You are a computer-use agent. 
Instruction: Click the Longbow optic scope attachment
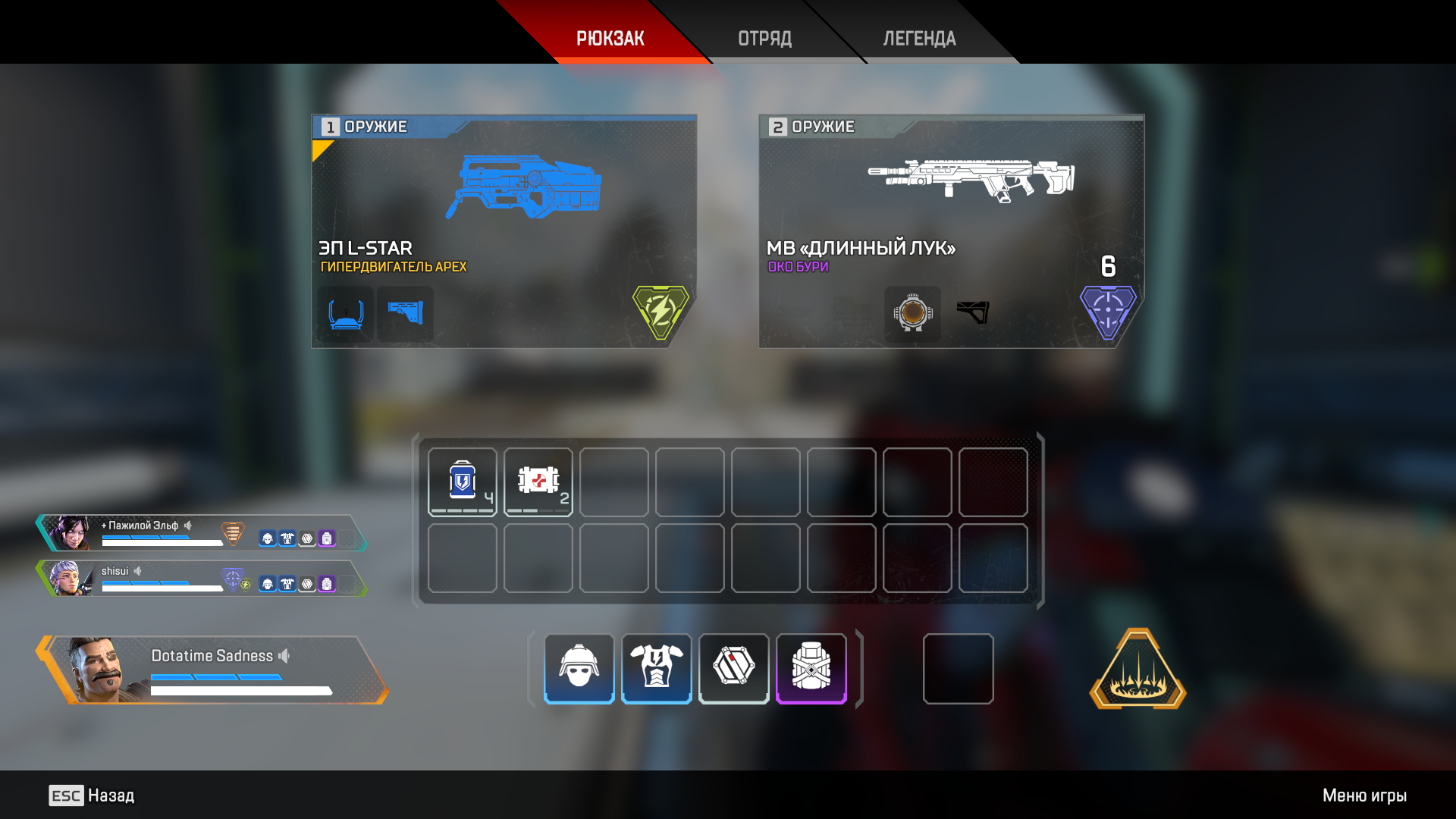click(x=912, y=314)
